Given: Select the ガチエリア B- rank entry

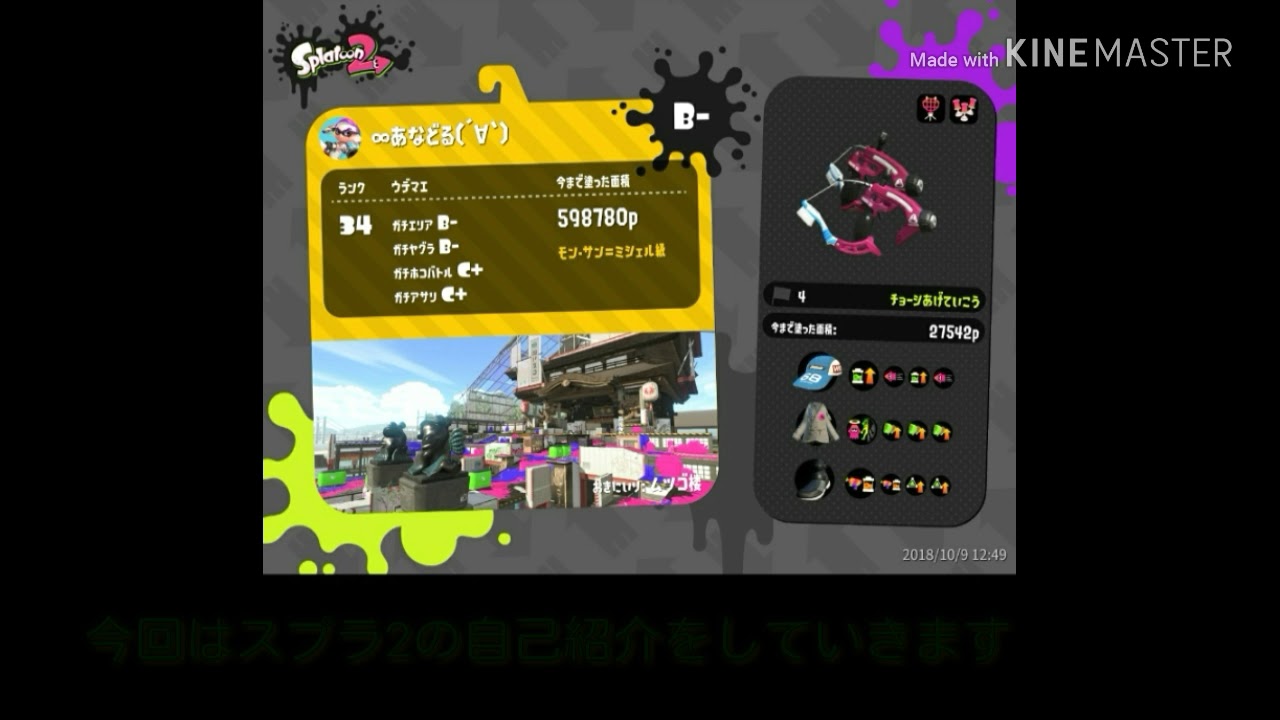Looking at the screenshot, I should tap(425, 224).
